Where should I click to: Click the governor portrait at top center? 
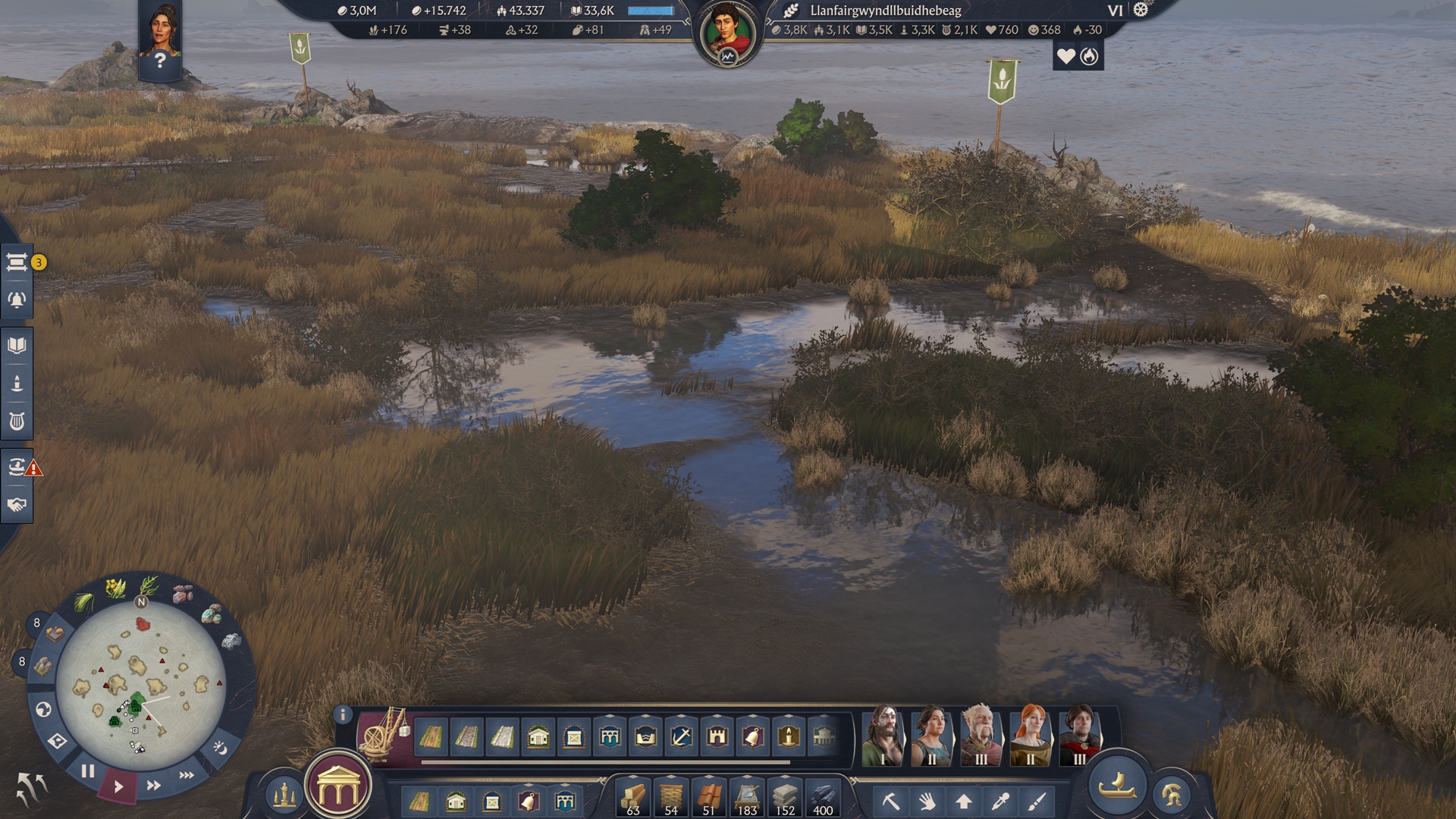click(727, 33)
